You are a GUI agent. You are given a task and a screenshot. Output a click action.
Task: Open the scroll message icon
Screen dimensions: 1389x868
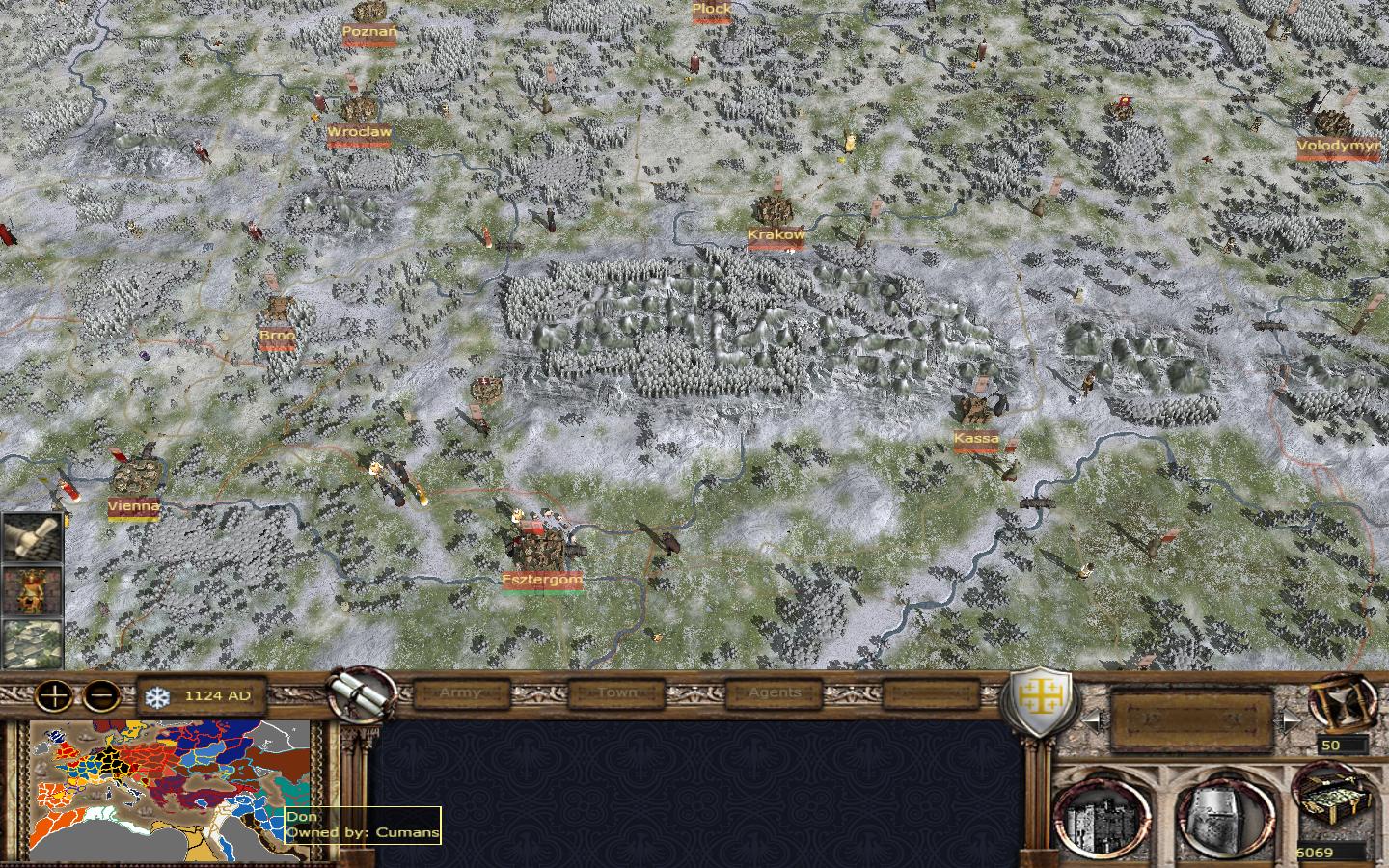pos(32,538)
